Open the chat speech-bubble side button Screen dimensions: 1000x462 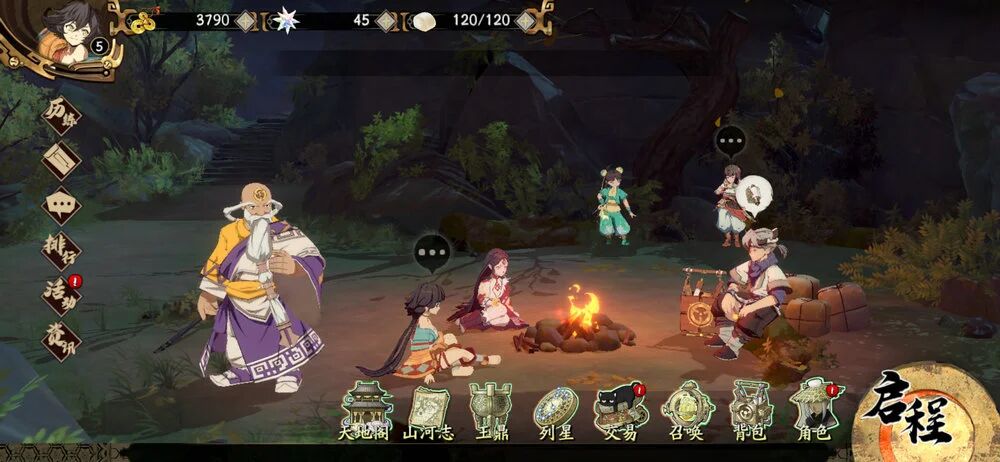[x=61, y=204]
